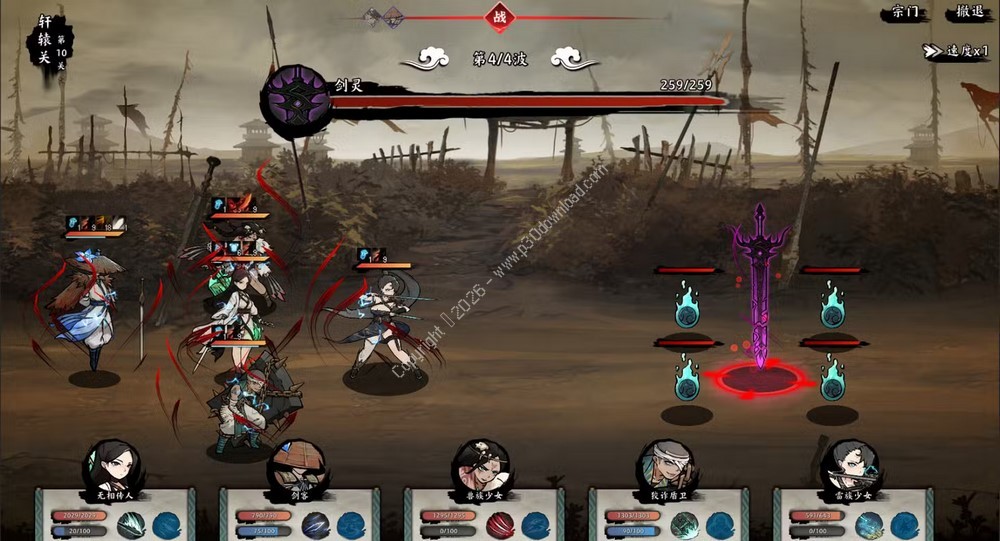Viewport: 1000px width, 541px height.
Task: Activate 兽族少女's red claw skill icon
Action: 499,525
